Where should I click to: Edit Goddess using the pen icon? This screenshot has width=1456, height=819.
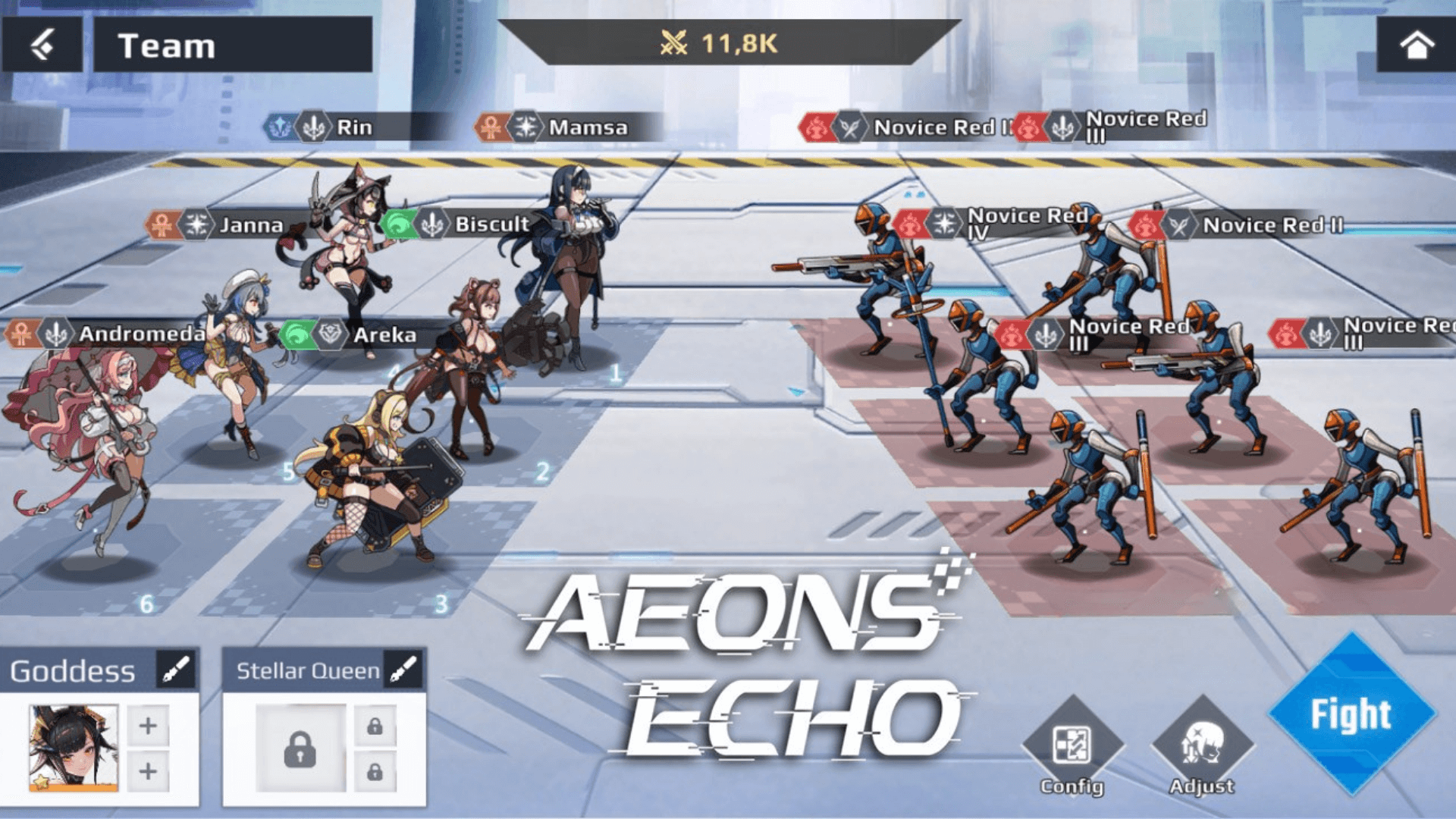[x=175, y=670]
